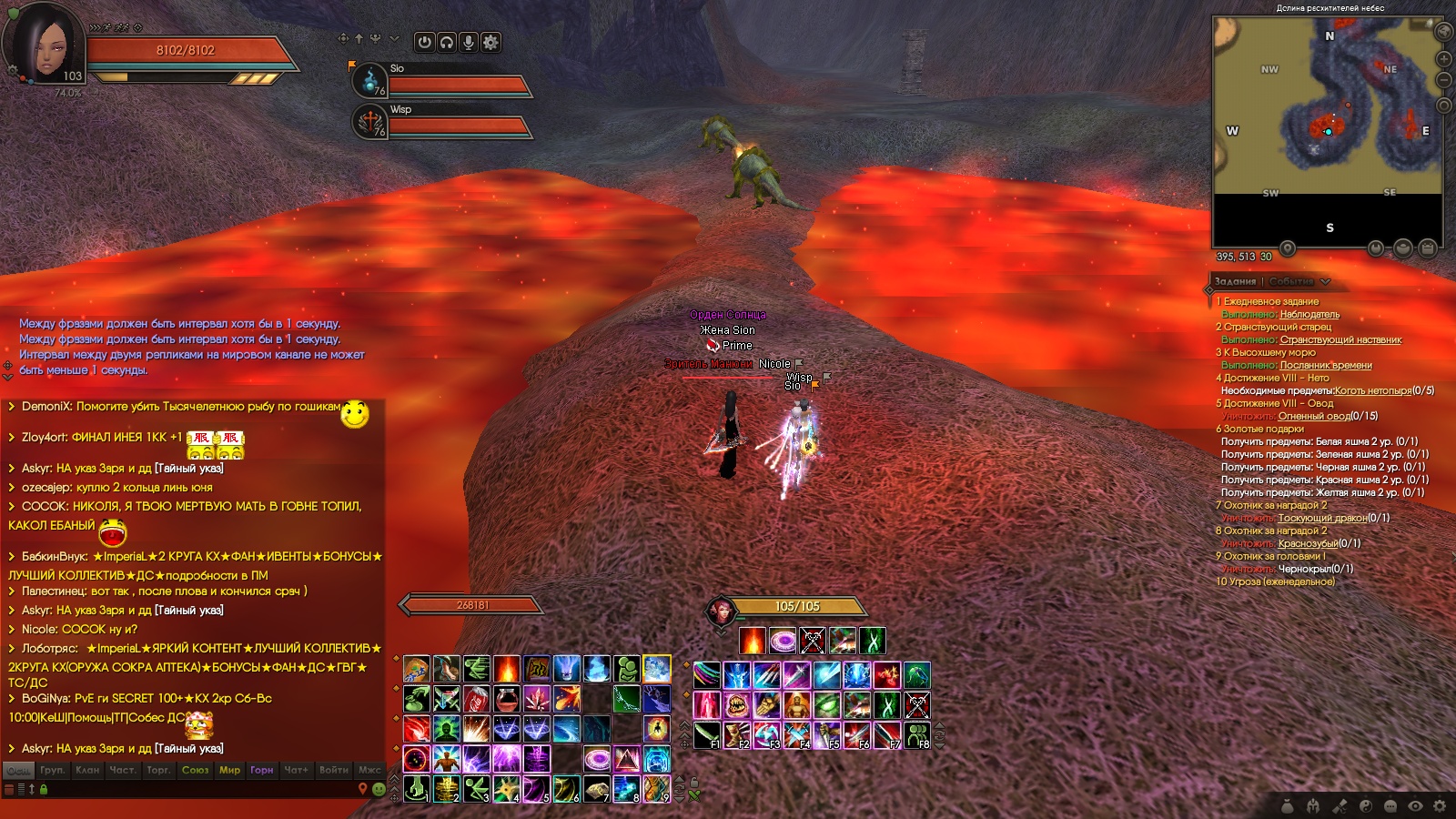Toggle the headphones sound button

point(447,42)
